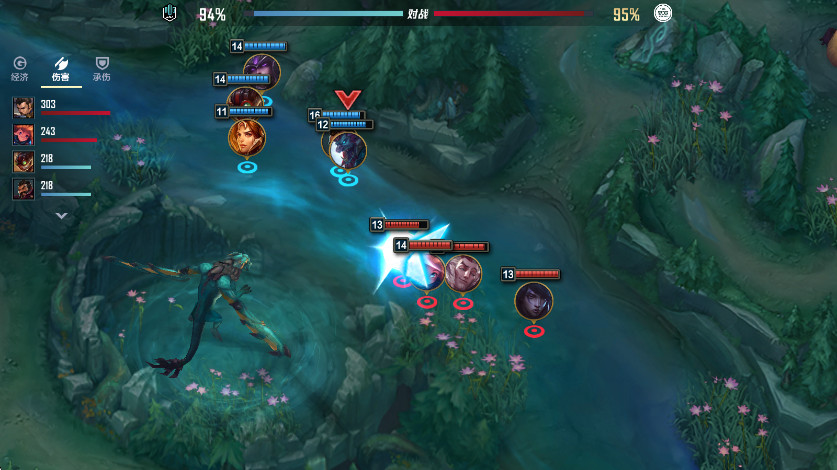Screen dimensions: 837x470
Task: Expand the damage ranking list with the down arrow
Action: [x=61, y=214]
